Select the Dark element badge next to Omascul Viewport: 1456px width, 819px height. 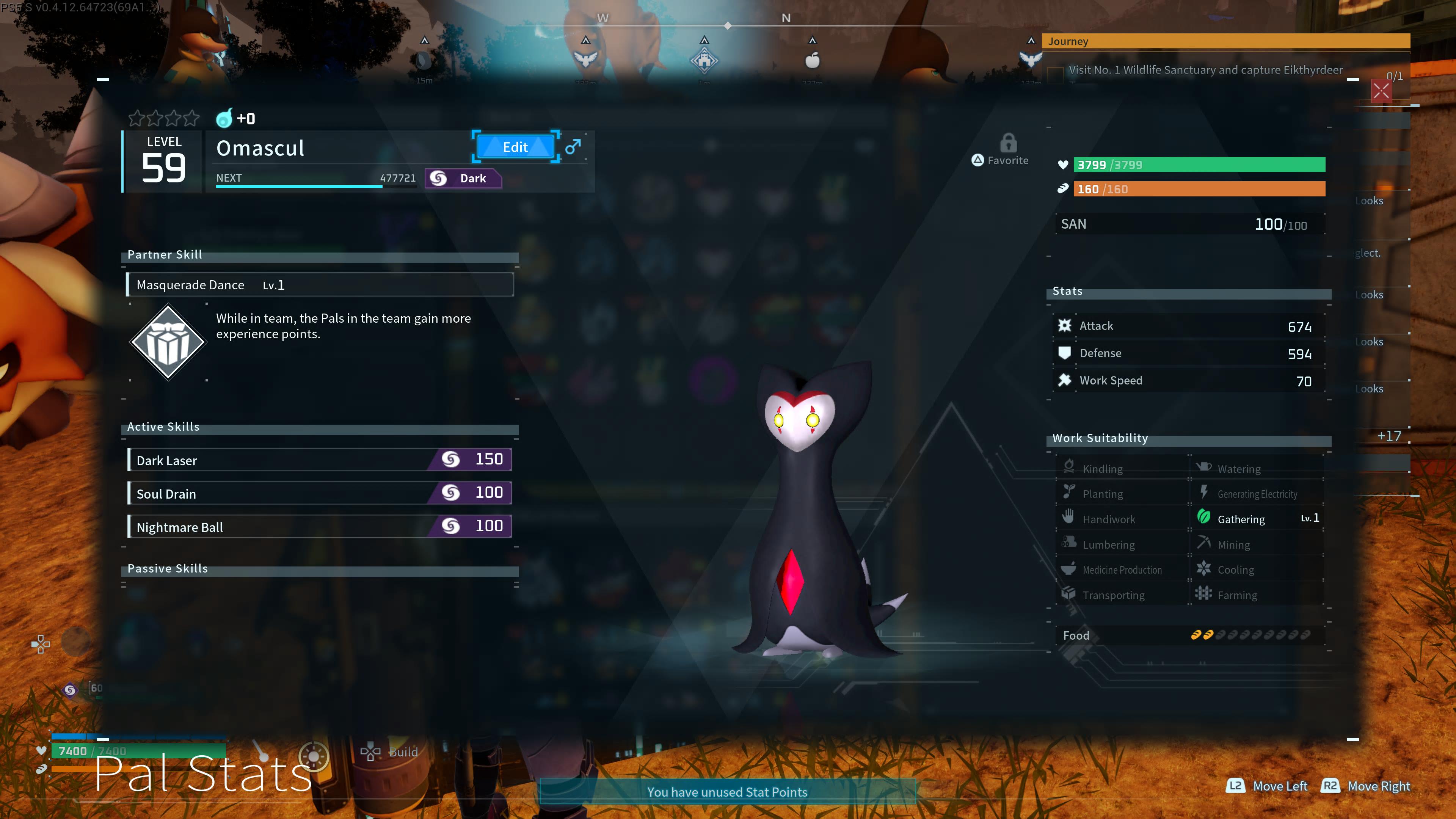[463, 178]
